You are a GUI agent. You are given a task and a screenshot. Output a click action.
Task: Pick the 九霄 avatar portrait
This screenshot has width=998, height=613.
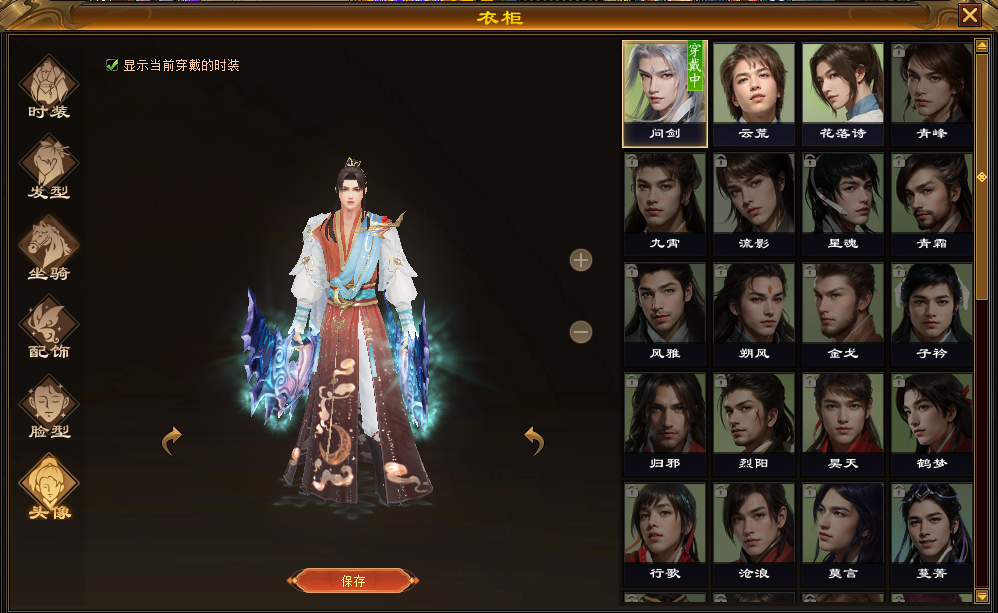(665, 200)
